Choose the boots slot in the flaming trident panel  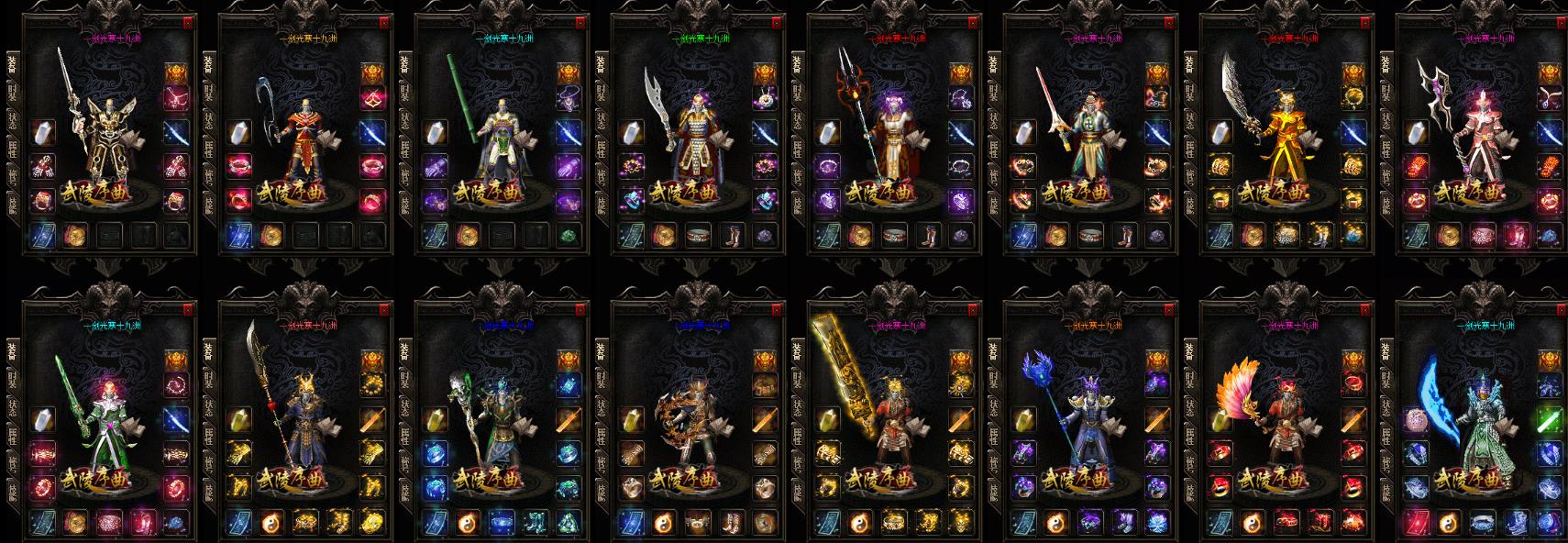tap(928, 235)
